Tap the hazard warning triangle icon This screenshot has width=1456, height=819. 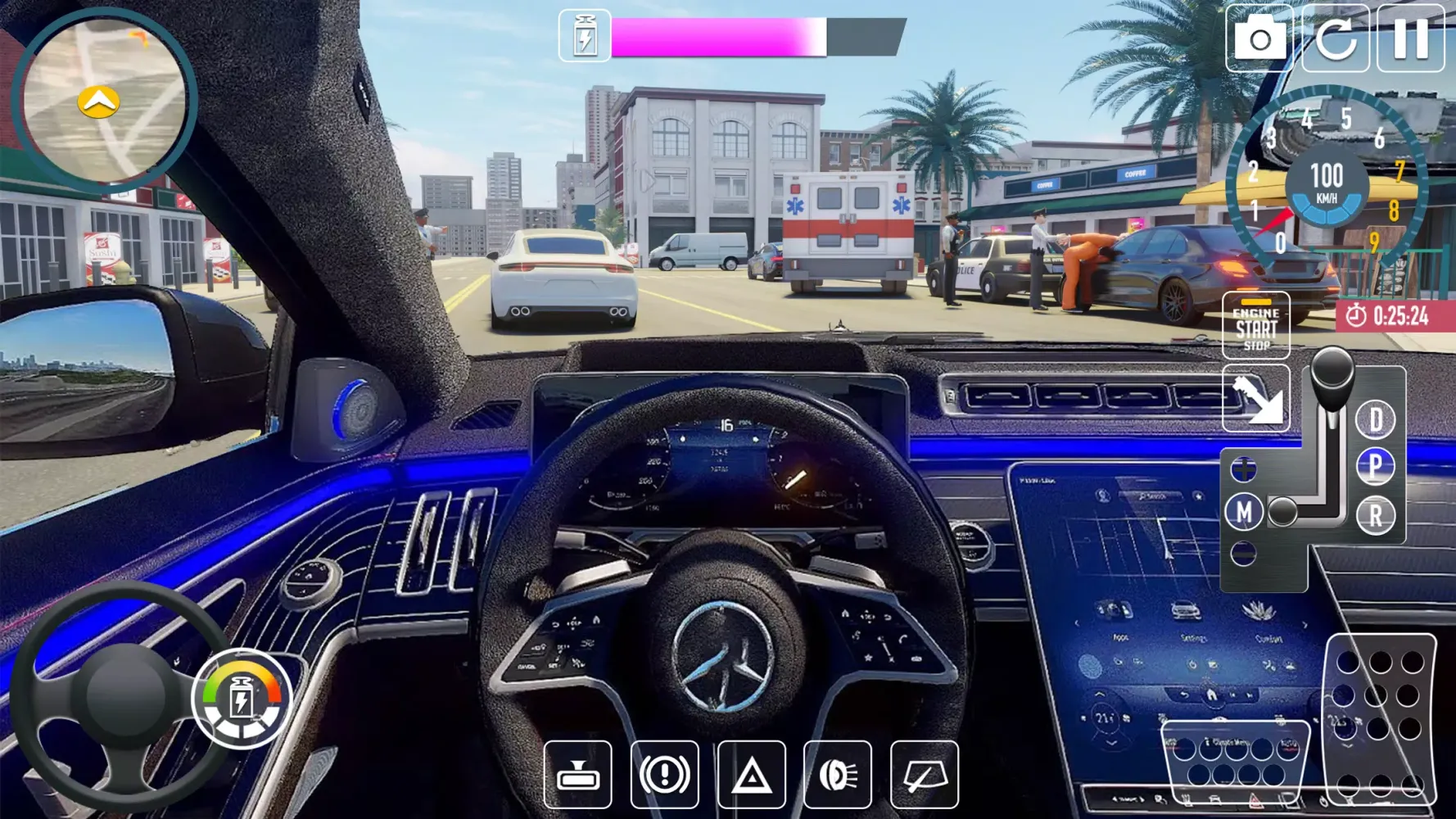pos(752,775)
